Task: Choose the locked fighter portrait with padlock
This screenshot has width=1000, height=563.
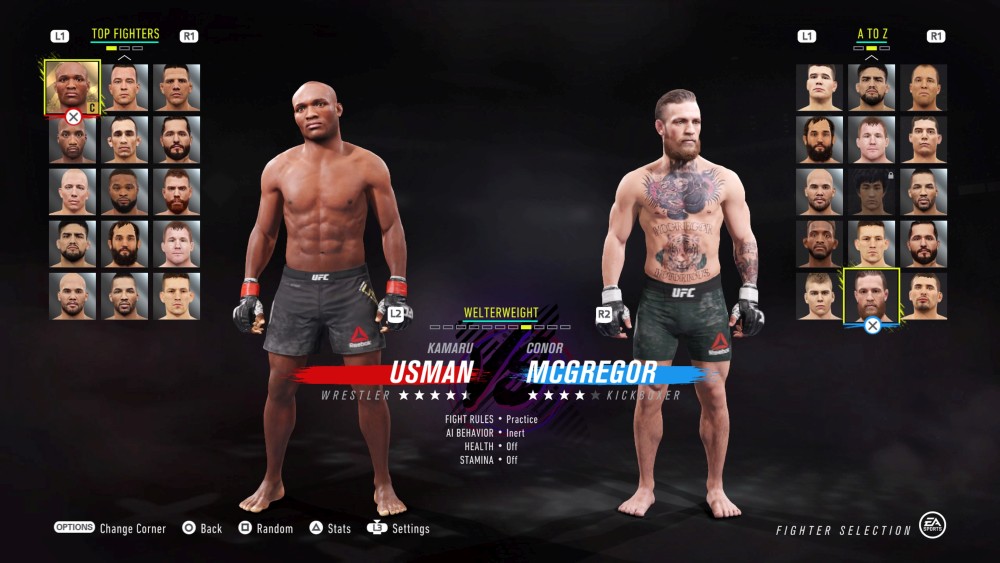Action: 871,191
